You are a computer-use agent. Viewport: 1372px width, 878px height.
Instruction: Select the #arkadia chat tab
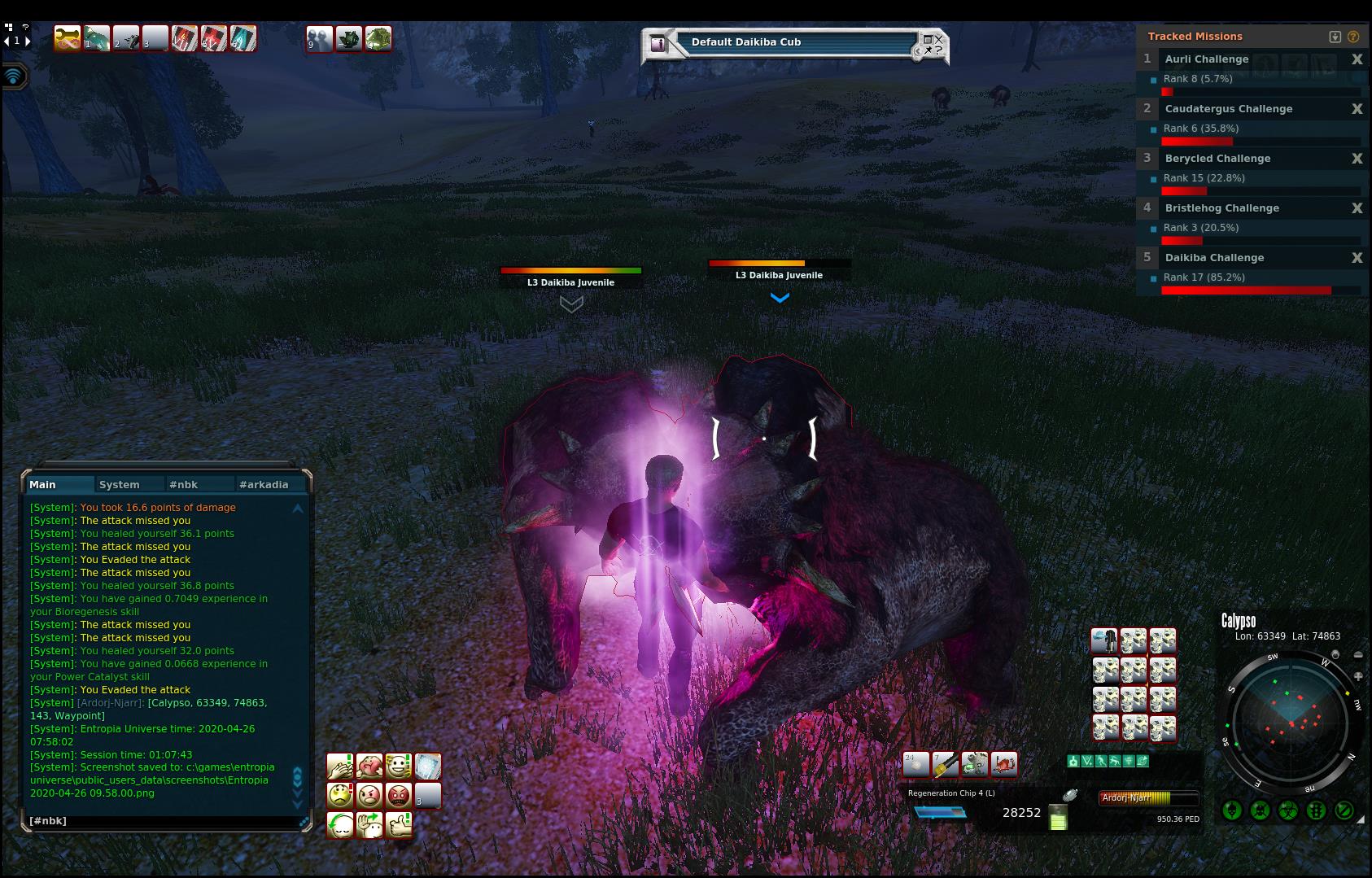click(x=263, y=484)
